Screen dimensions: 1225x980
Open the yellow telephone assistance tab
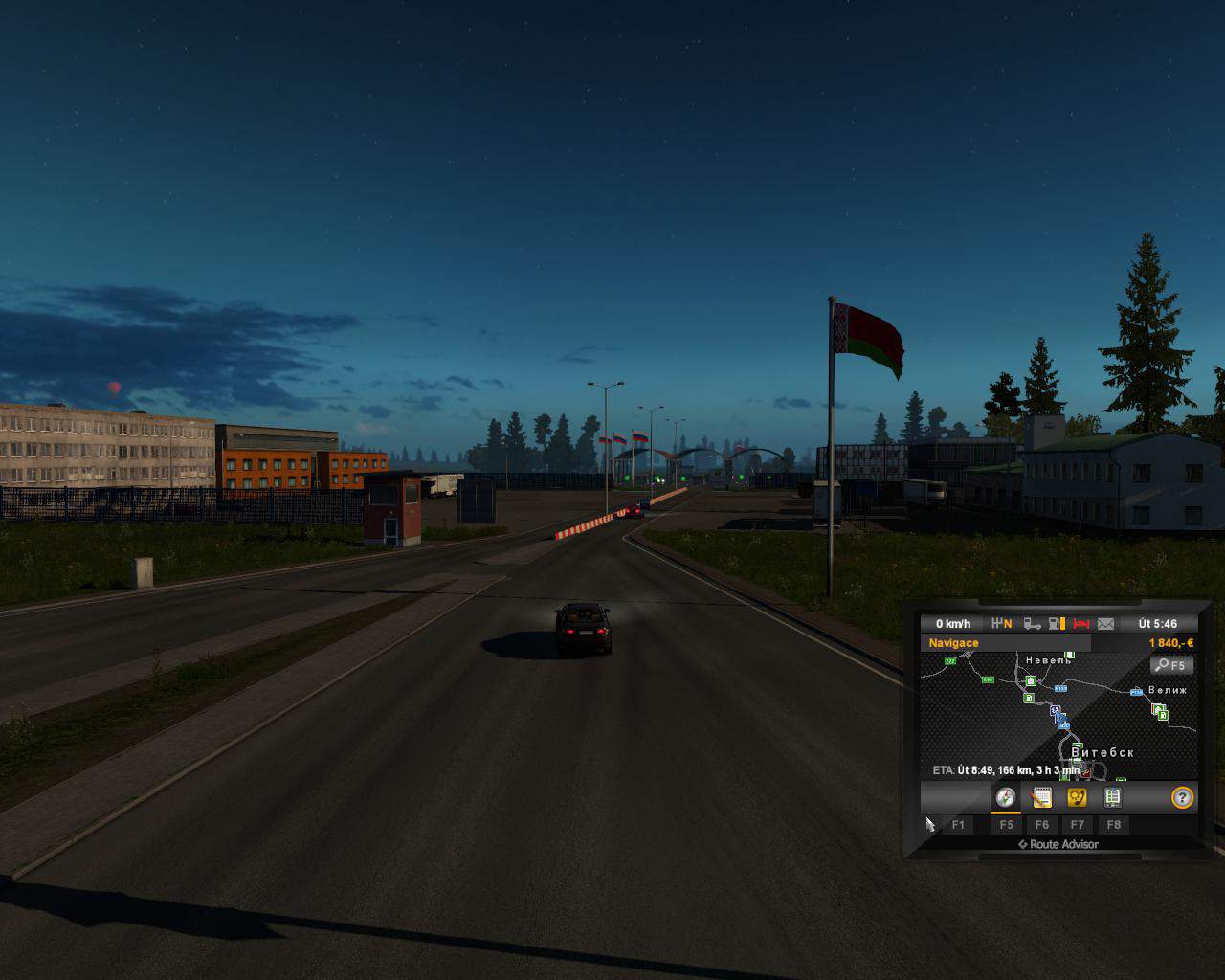pos(1077,797)
